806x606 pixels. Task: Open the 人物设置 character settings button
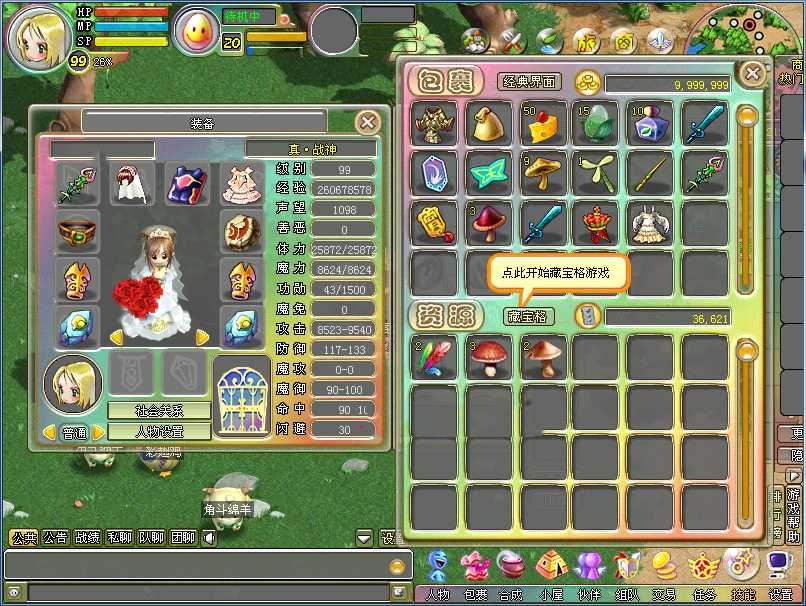[x=159, y=432]
